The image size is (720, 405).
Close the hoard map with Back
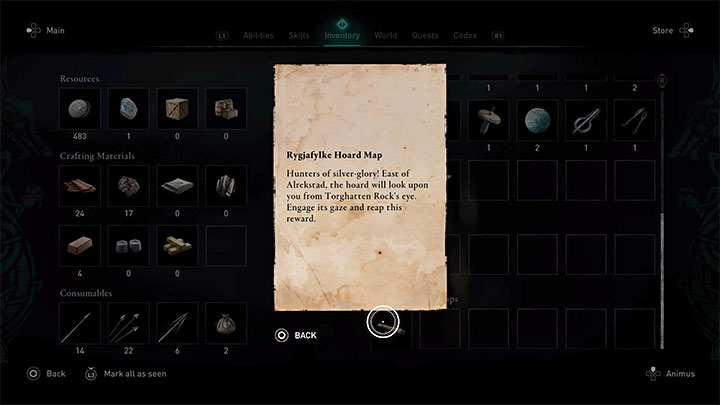click(296, 335)
